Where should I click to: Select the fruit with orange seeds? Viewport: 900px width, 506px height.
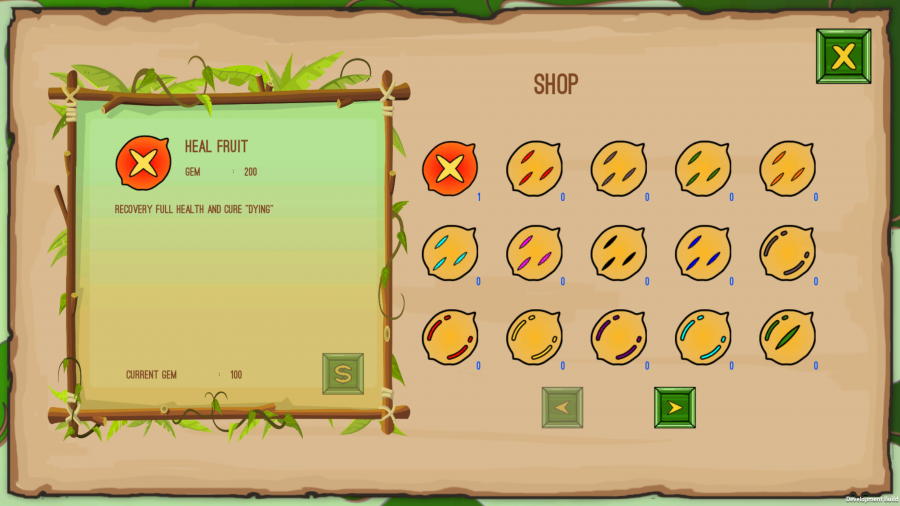click(x=787, y=168)
